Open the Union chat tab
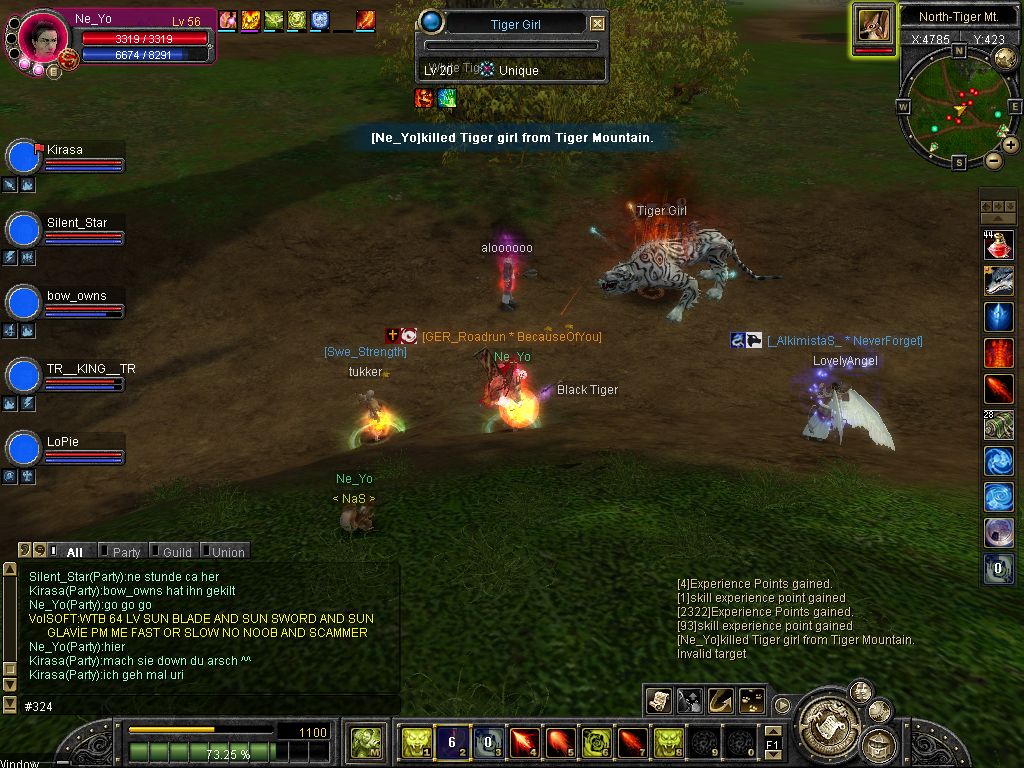The width and height of the screenshot is (1024, 768). 227,552
